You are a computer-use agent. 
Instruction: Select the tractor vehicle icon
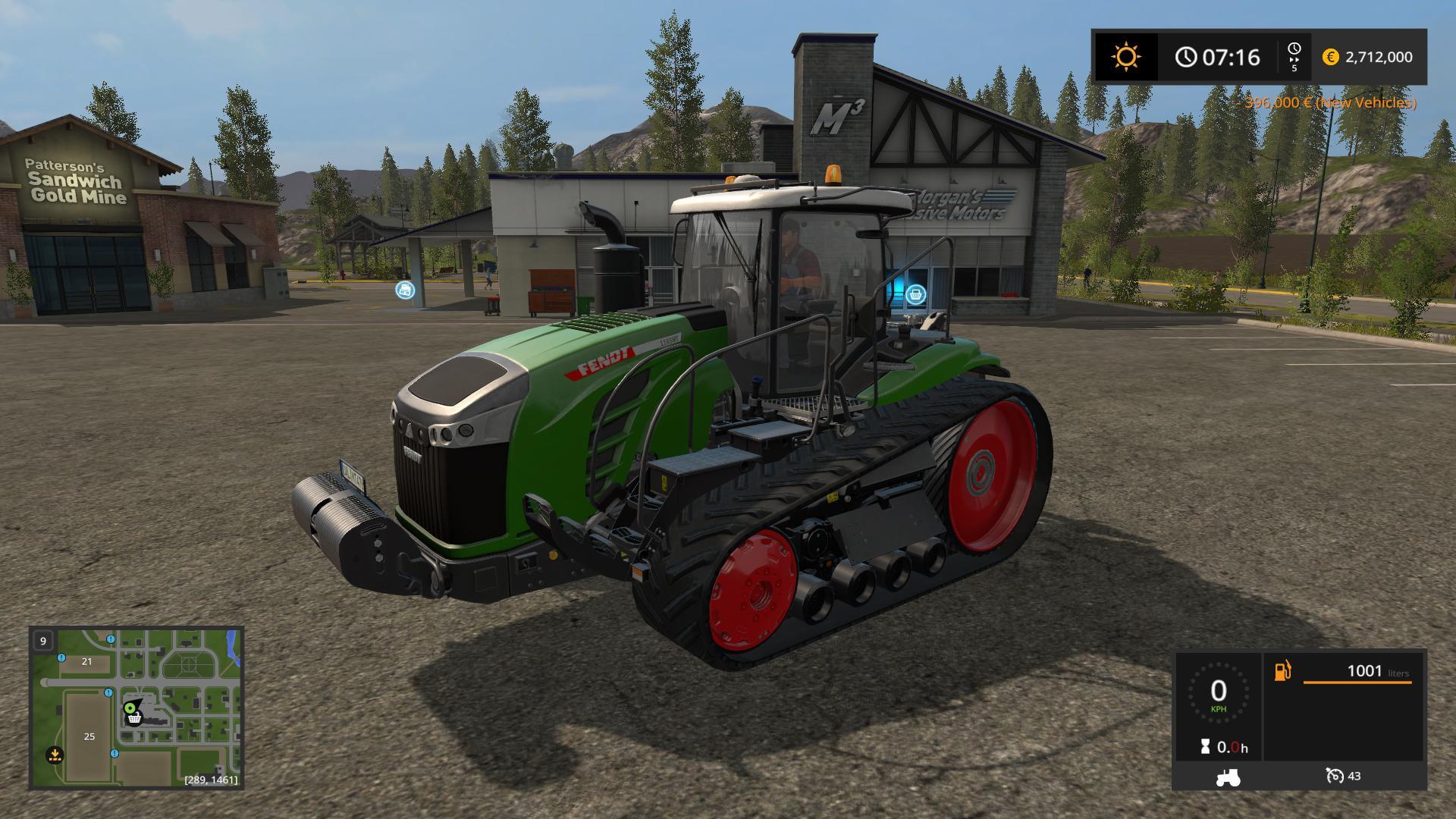click(1227, 777)
